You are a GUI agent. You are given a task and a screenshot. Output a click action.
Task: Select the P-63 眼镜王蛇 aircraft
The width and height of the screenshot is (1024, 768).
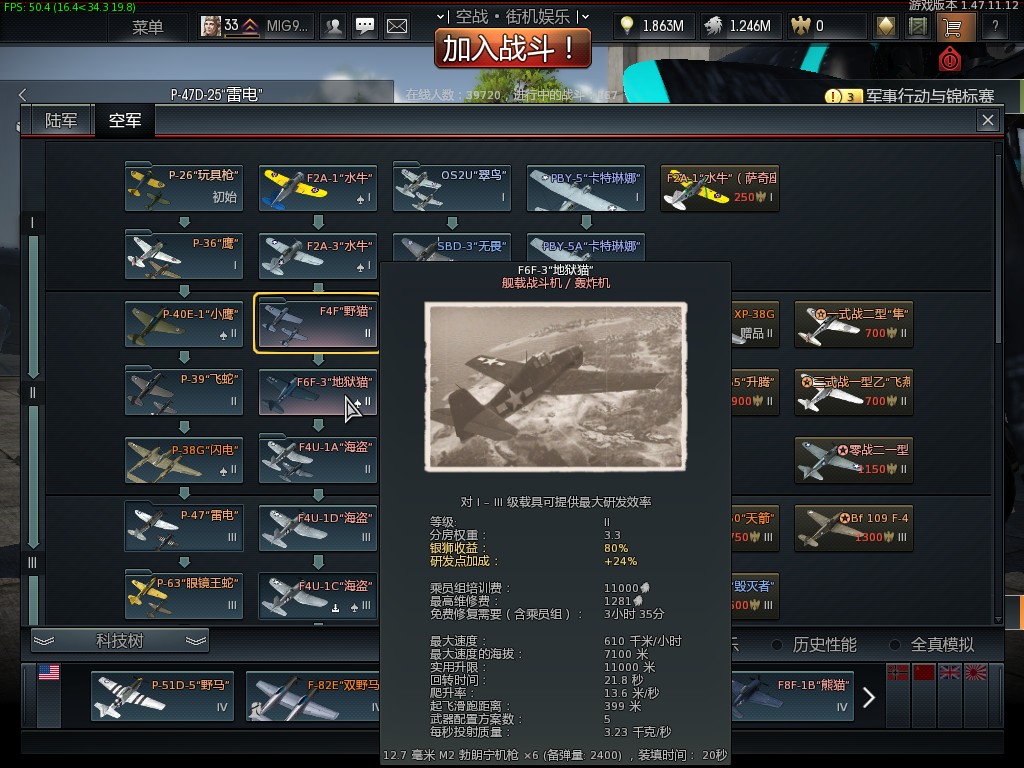184,594
